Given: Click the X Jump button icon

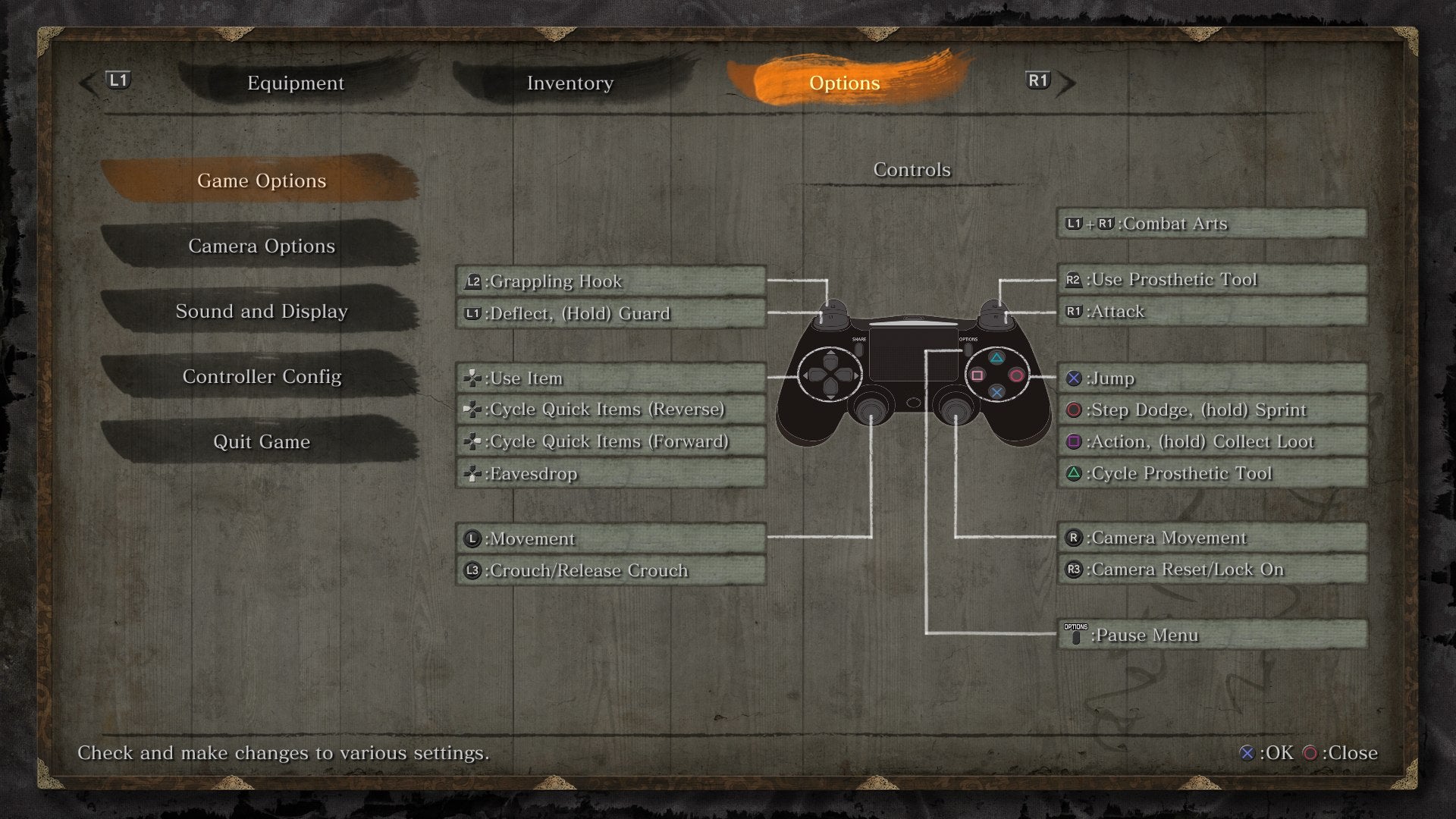Looking at the screenshot, I should tap(1072, 378).
